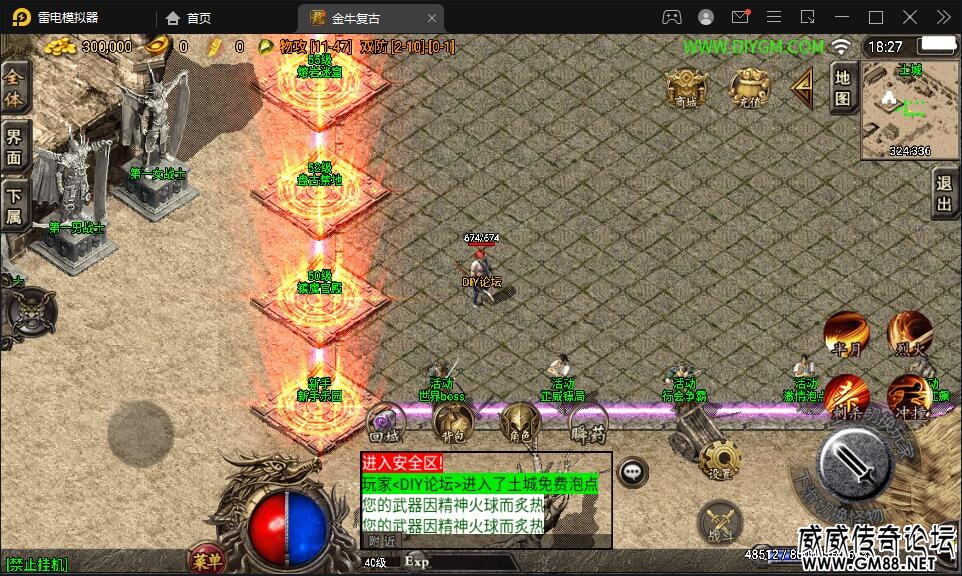Tap the large sword attack button
Screen dimensions: 962x576
855,463
